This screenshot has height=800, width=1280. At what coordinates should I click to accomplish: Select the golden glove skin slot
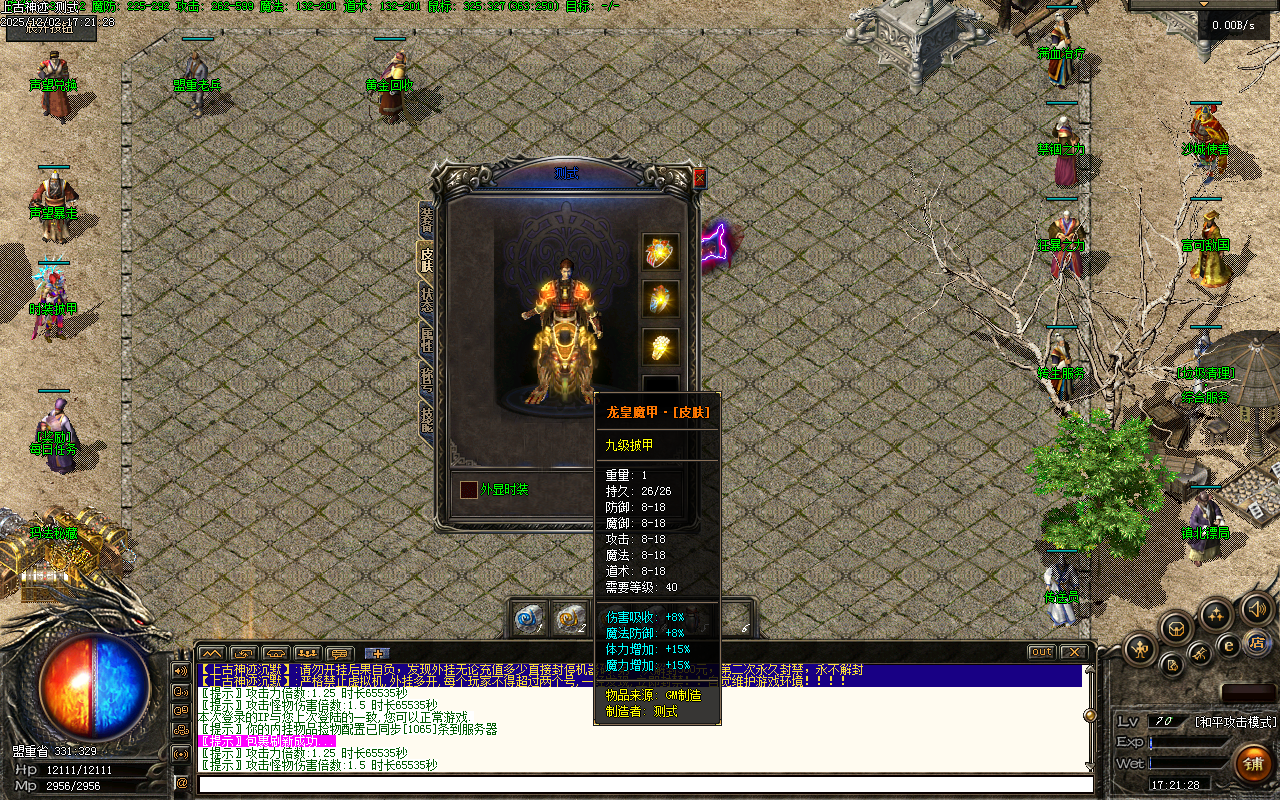click(x=660, y=346)
